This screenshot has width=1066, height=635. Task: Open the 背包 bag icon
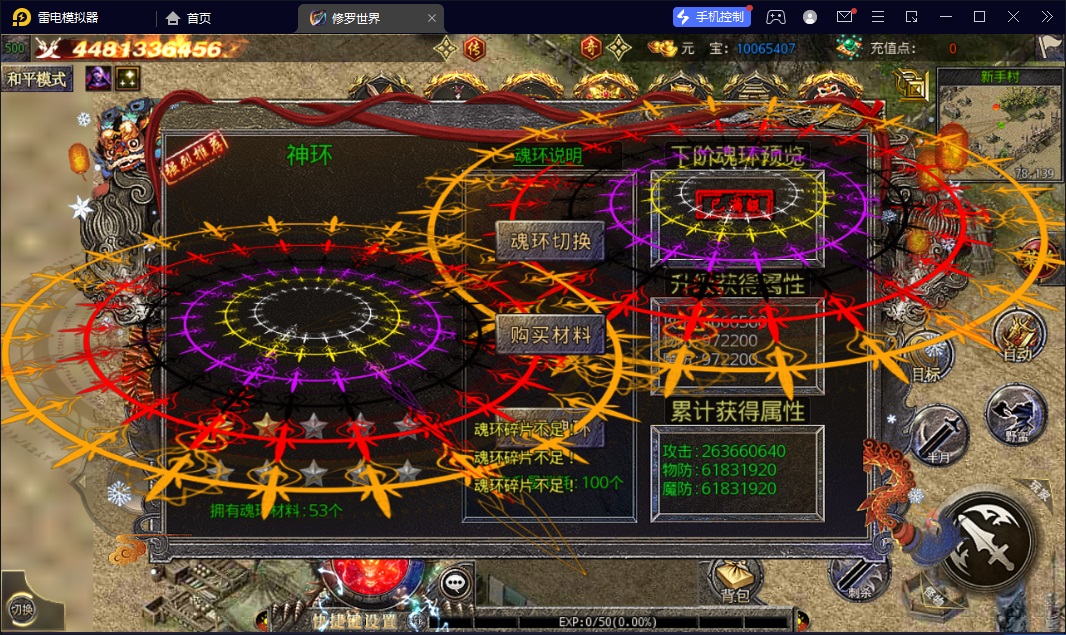tap(734, 581)
